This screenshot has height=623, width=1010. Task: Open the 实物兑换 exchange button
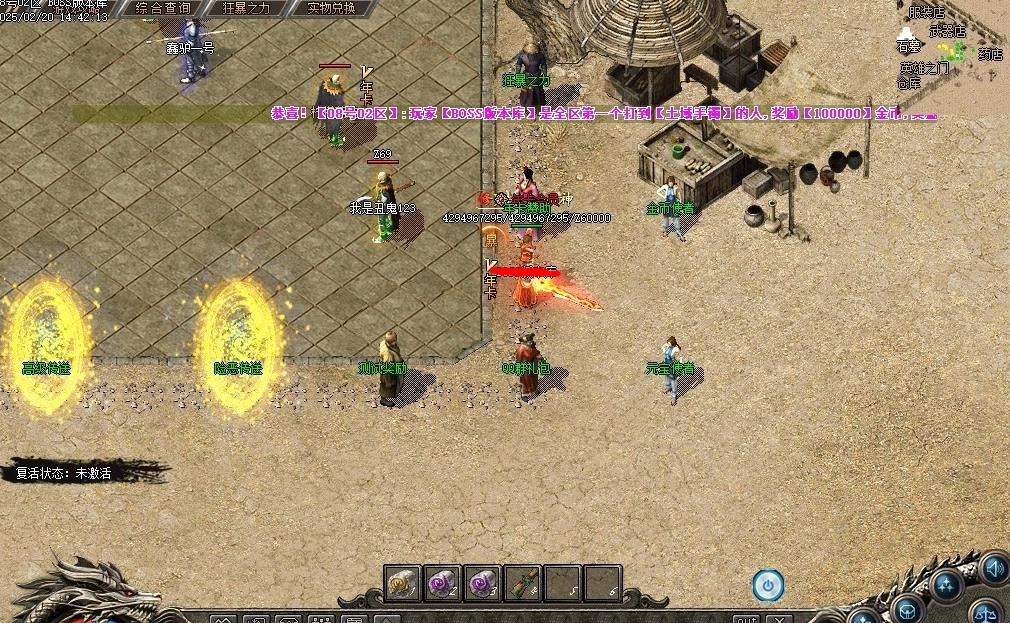[x=330, y=8]
